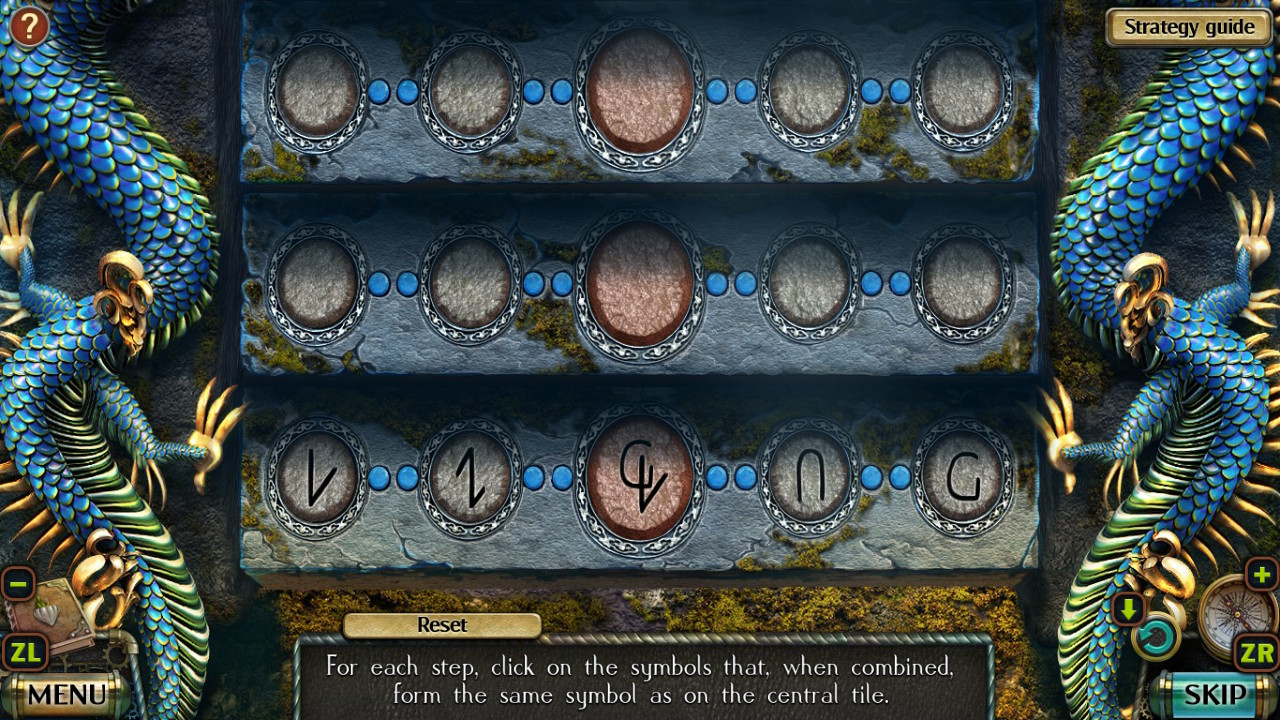This screenshot has width=1280, height=720.
Task: Open the Strategy guide
Action: tap(1188, 27)
